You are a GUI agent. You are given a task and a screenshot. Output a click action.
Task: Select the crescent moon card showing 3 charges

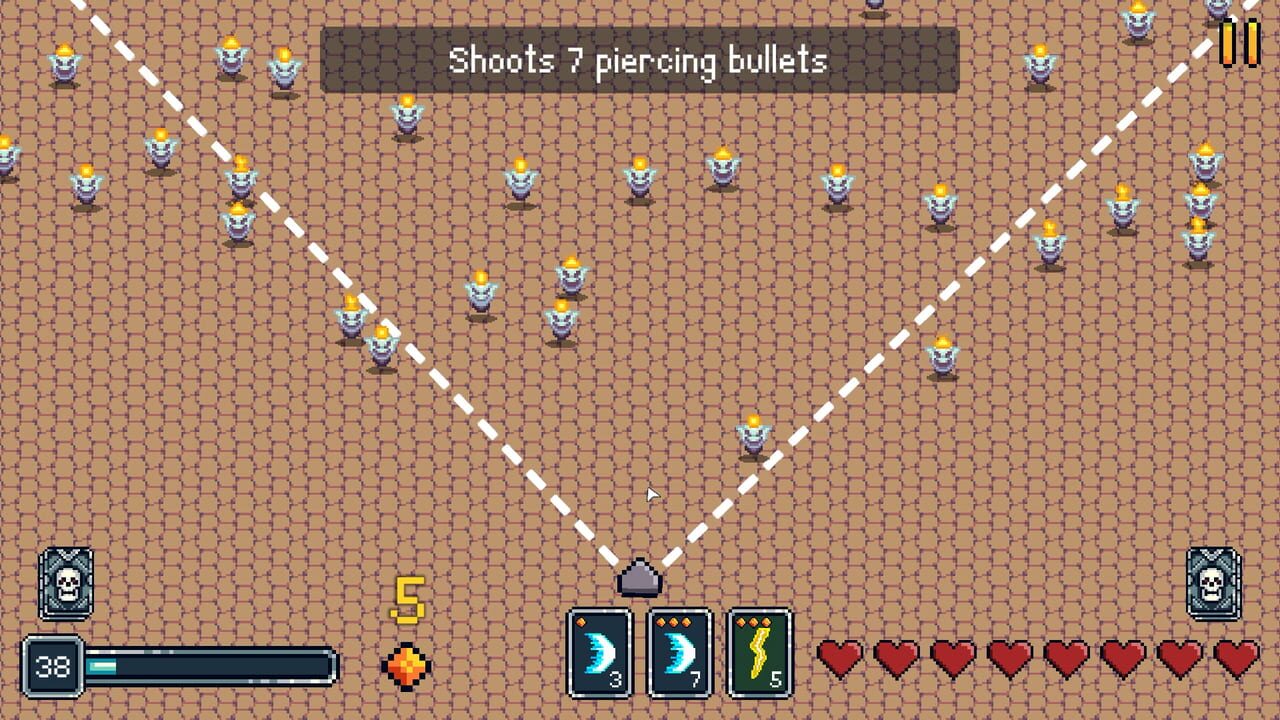pyautogui.click(x=599, y=650)
